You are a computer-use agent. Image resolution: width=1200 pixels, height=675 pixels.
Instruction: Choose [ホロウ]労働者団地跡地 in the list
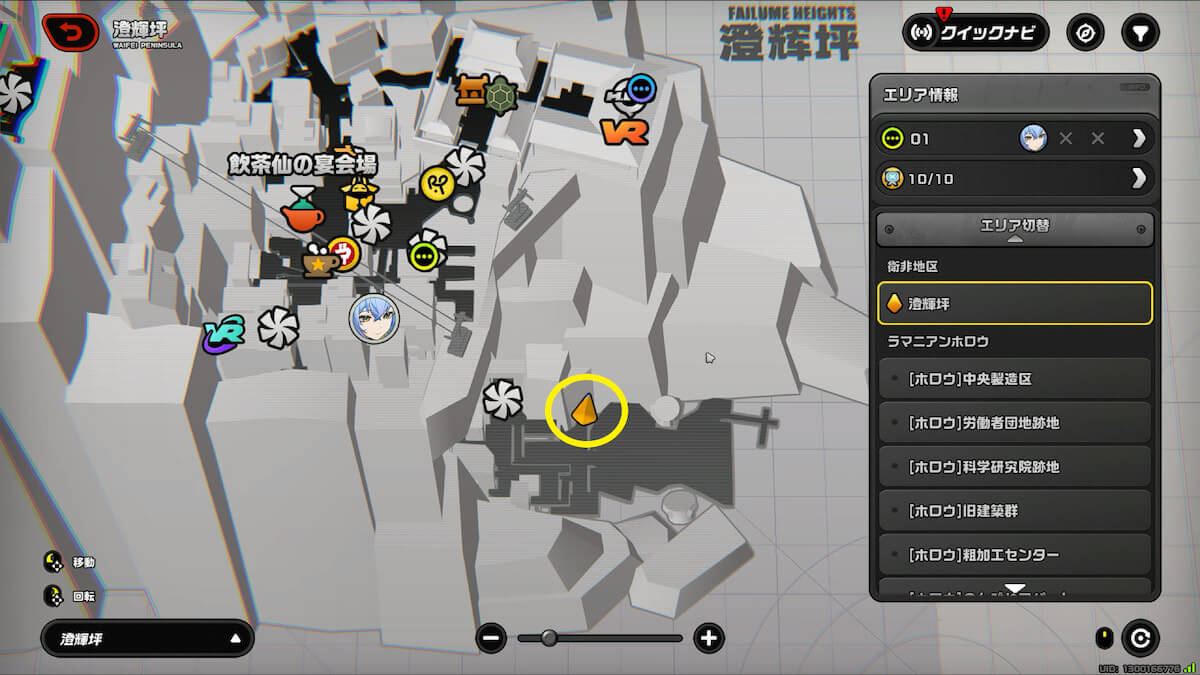click(1014, 423)
